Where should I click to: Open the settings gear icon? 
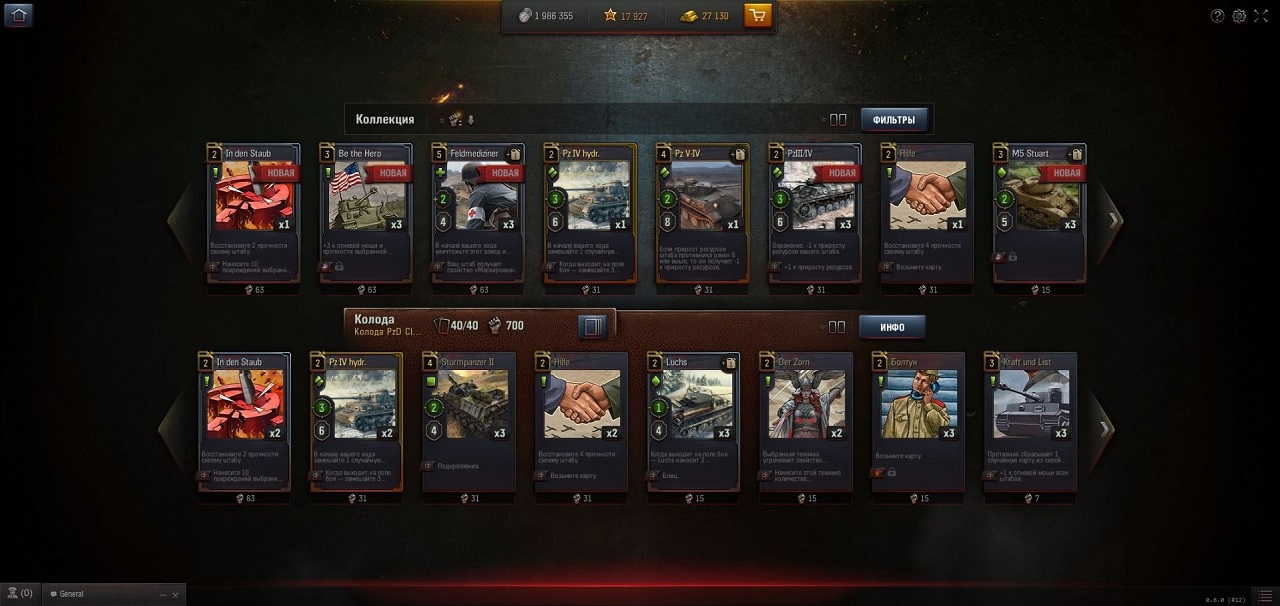tap(1239, 16)
